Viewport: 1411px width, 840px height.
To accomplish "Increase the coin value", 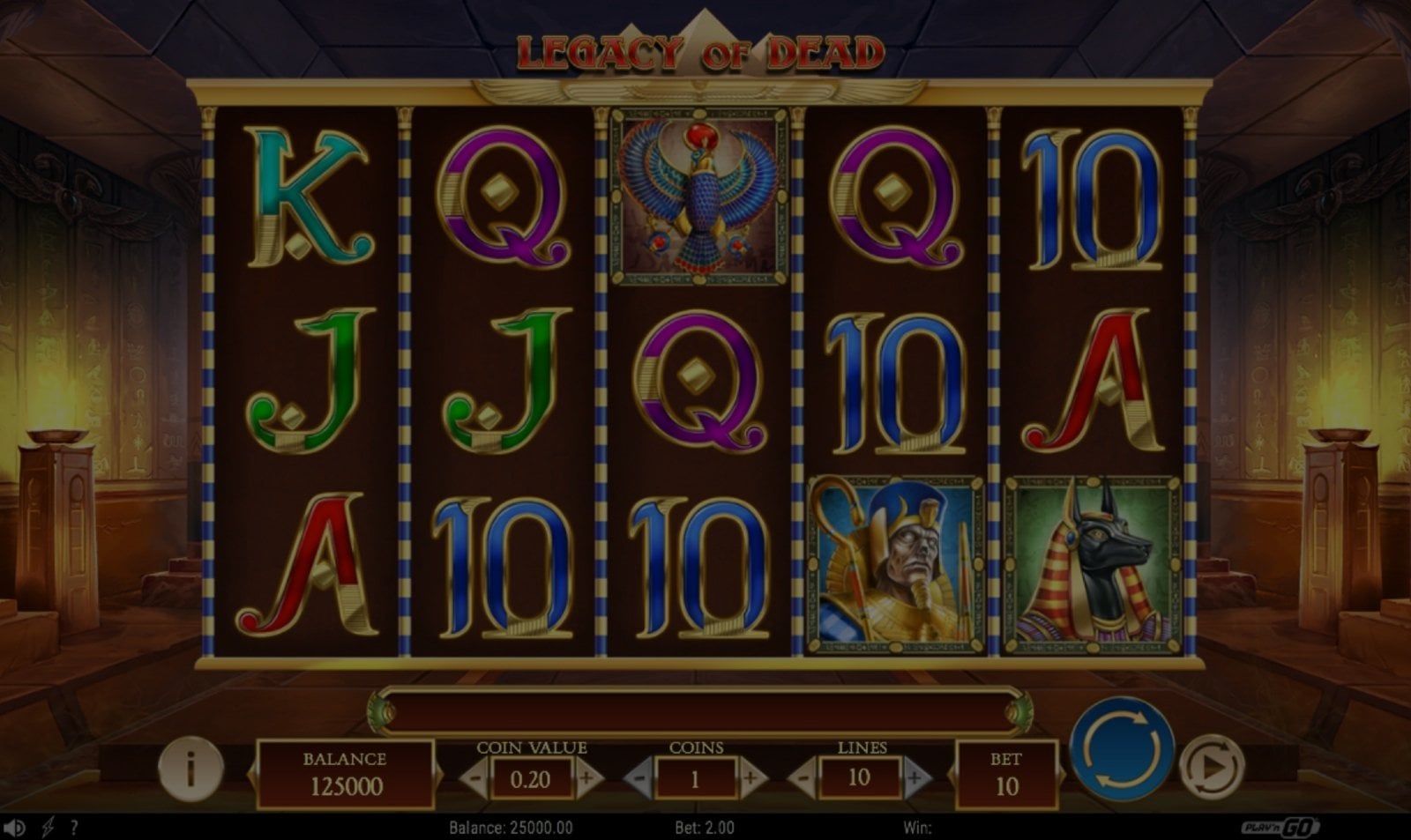I will (586, 779).
